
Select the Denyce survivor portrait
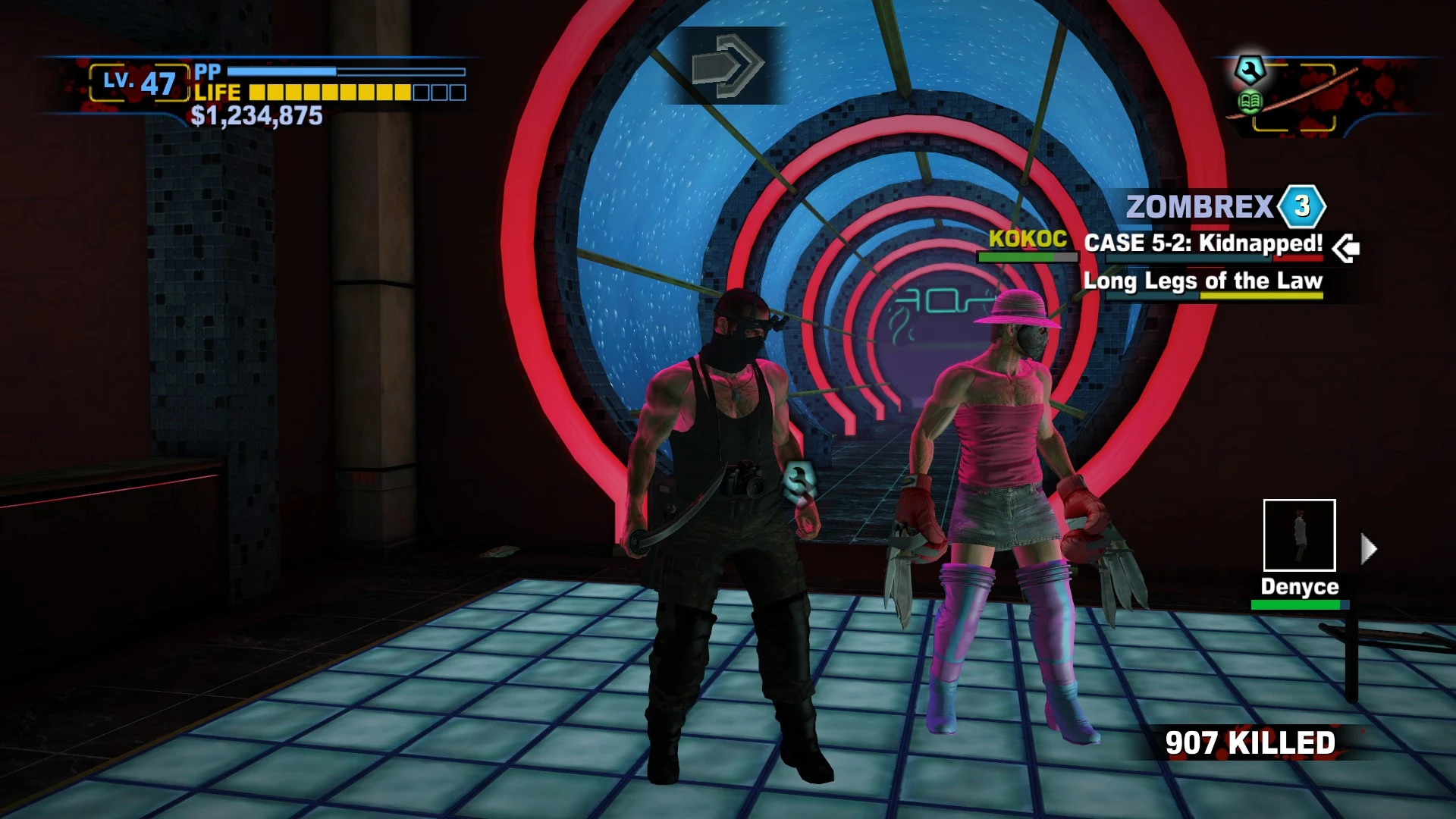point(1299,535)
